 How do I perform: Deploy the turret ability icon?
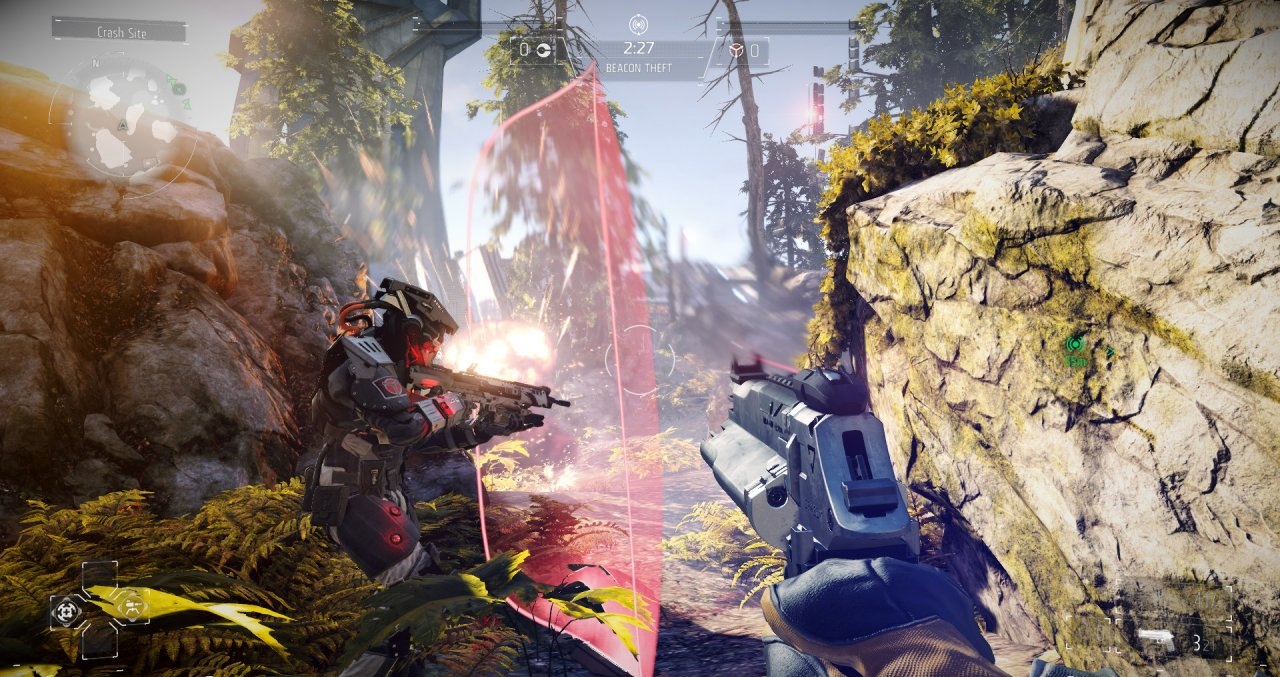coord(131,605)
